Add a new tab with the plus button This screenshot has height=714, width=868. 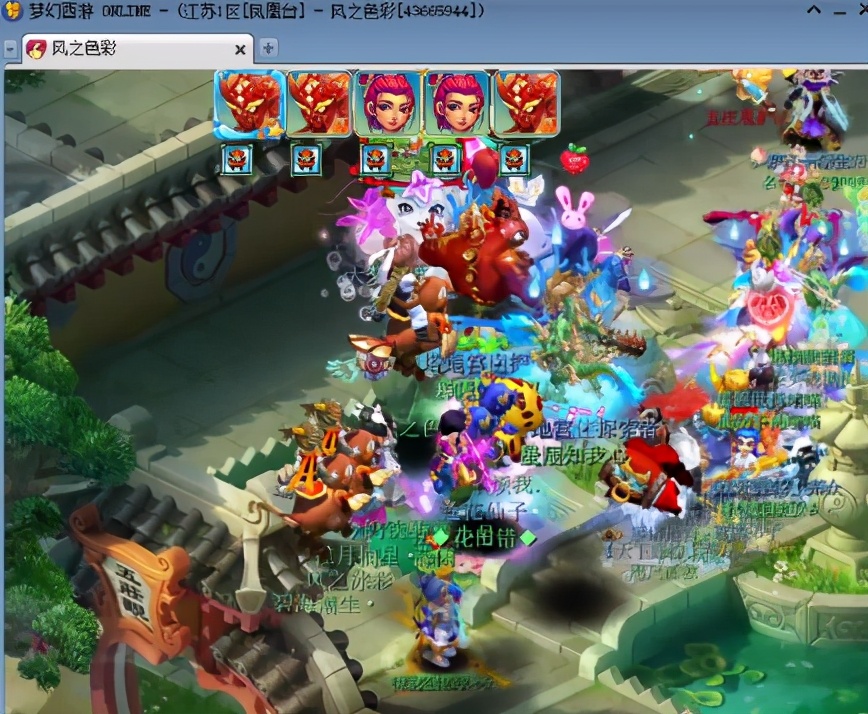268,48
